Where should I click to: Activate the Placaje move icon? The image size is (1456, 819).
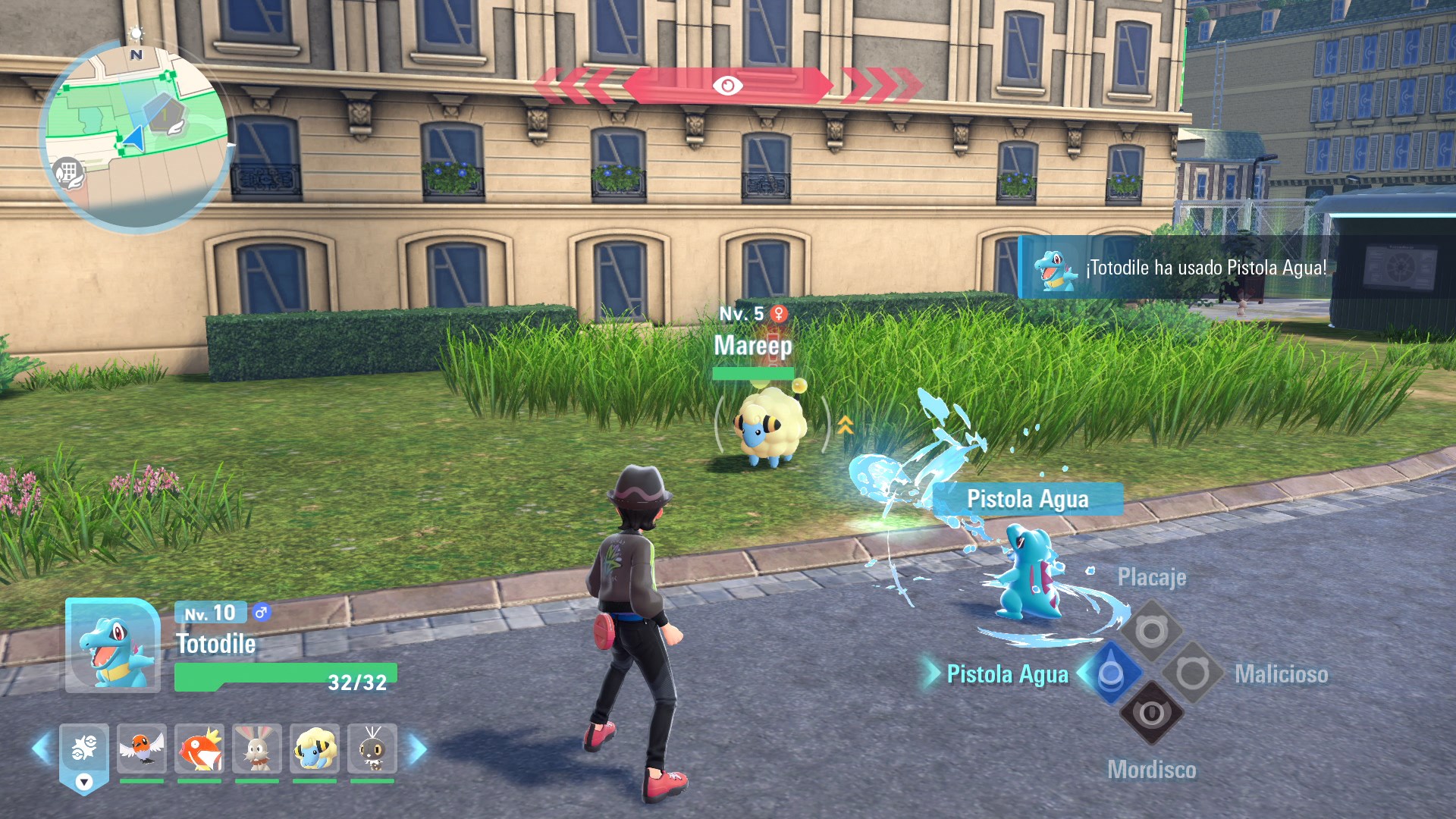1151,631
